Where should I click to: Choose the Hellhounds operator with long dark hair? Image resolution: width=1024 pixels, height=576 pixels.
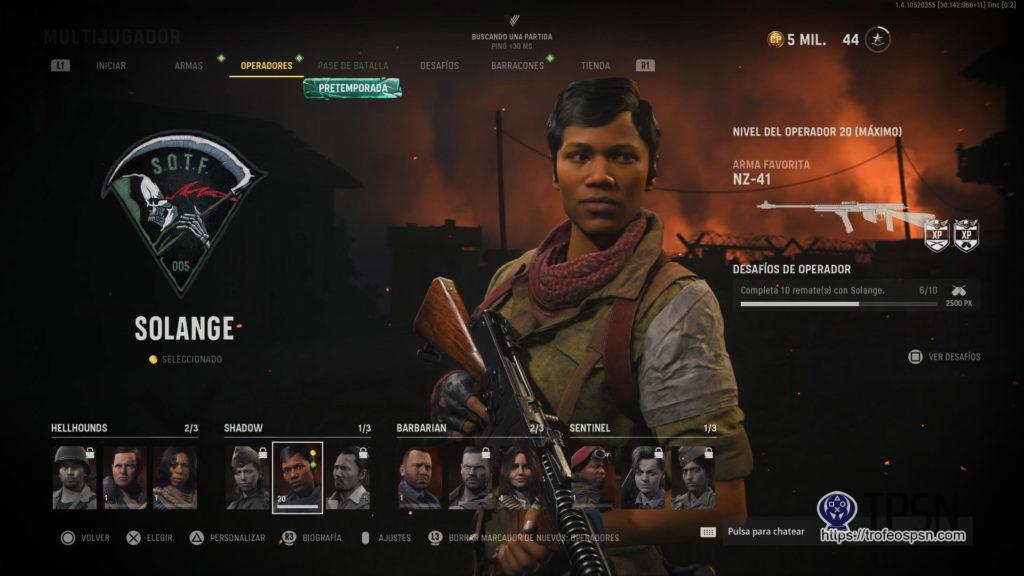click(x=174, y=478)
